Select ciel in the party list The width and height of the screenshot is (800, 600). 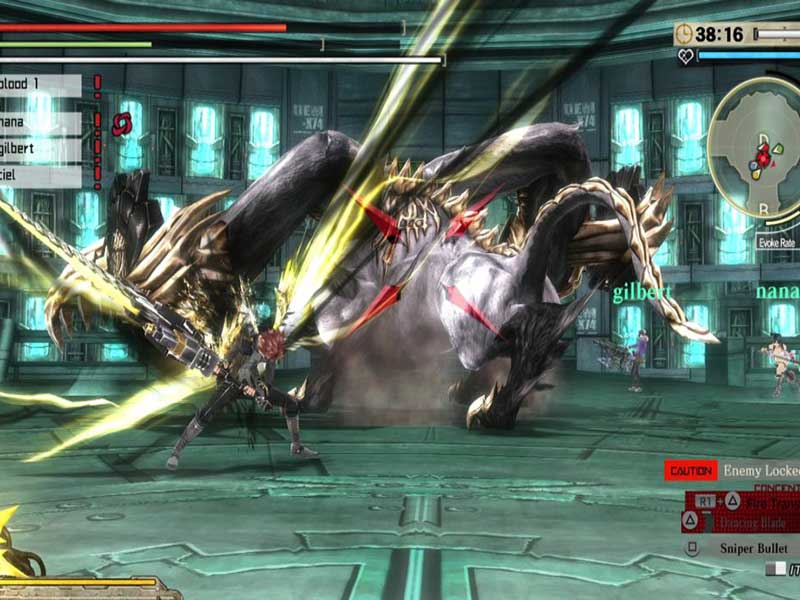38,177
